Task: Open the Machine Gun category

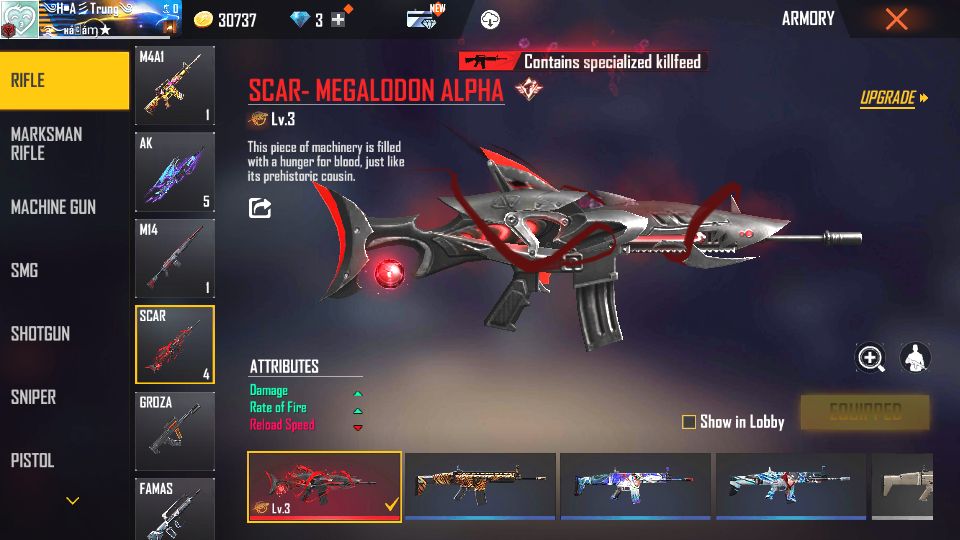Action: click(53, 207)
